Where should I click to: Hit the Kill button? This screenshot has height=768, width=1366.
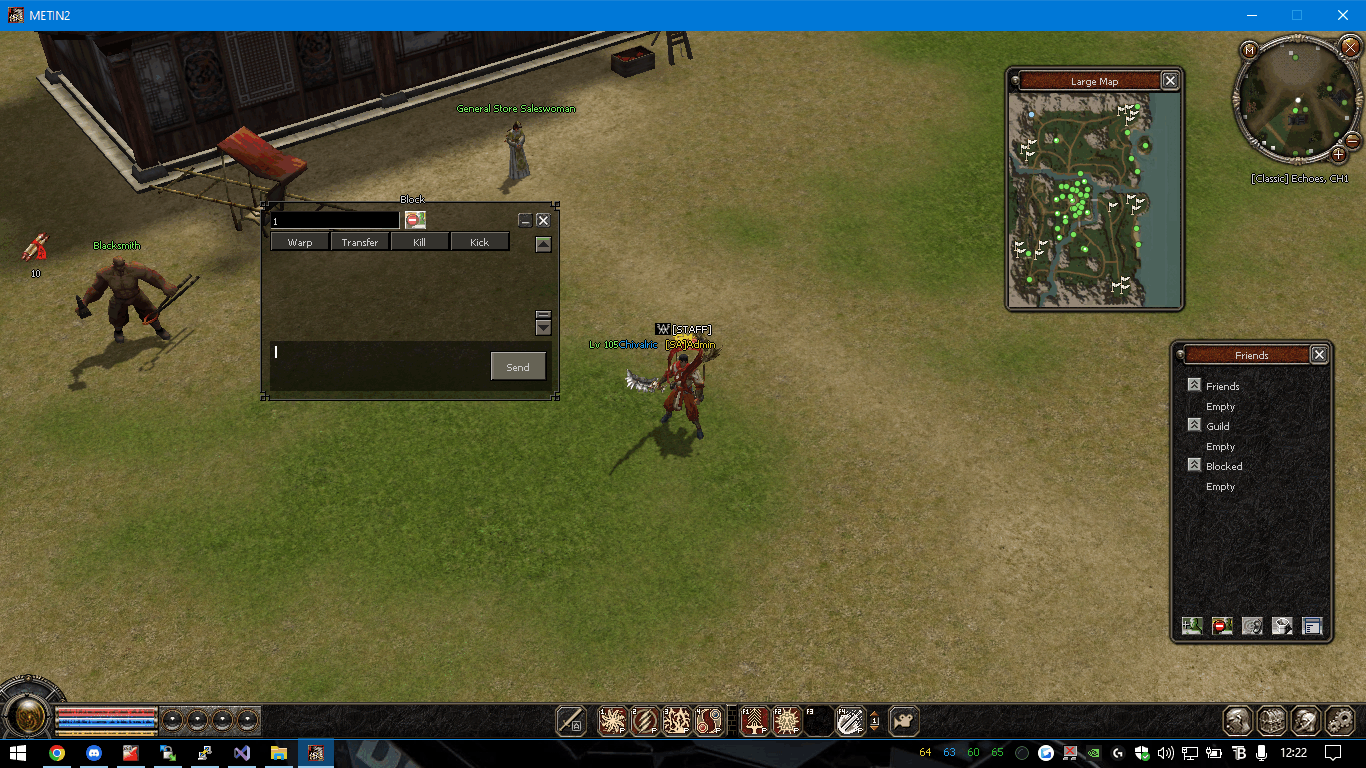coord(420,242)
